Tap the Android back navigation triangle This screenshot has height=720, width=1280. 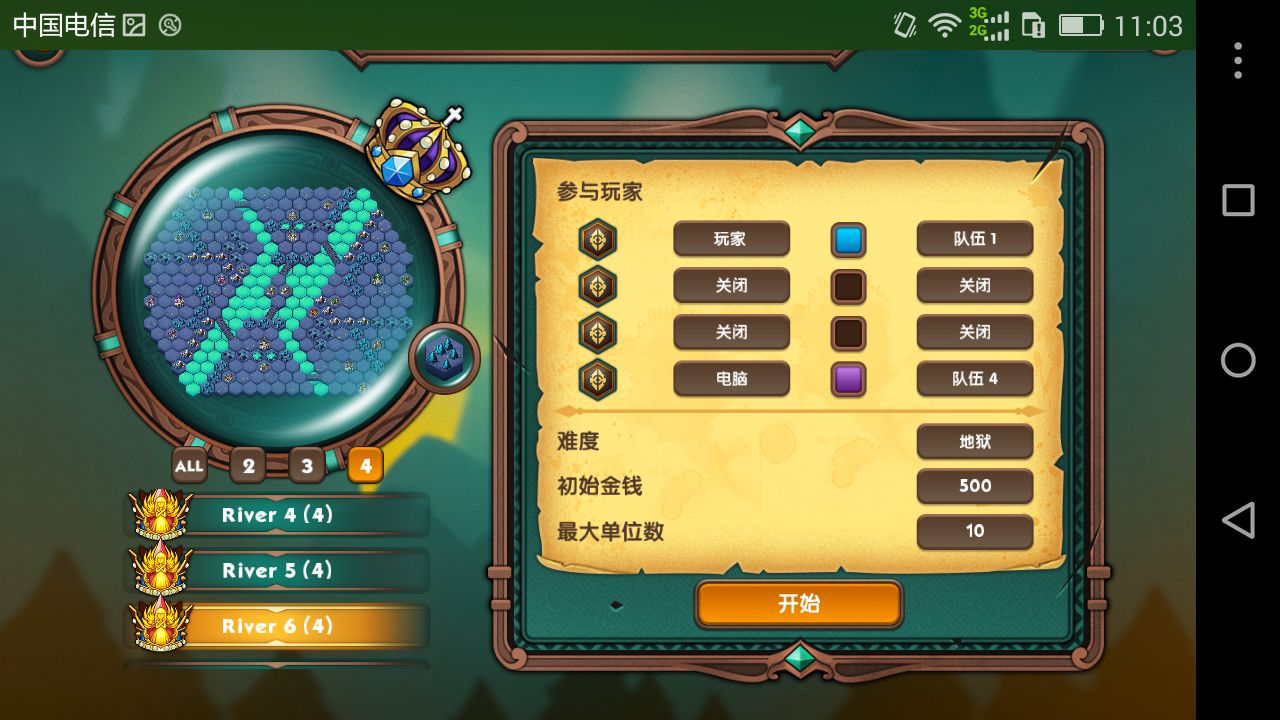point(1238,521)
